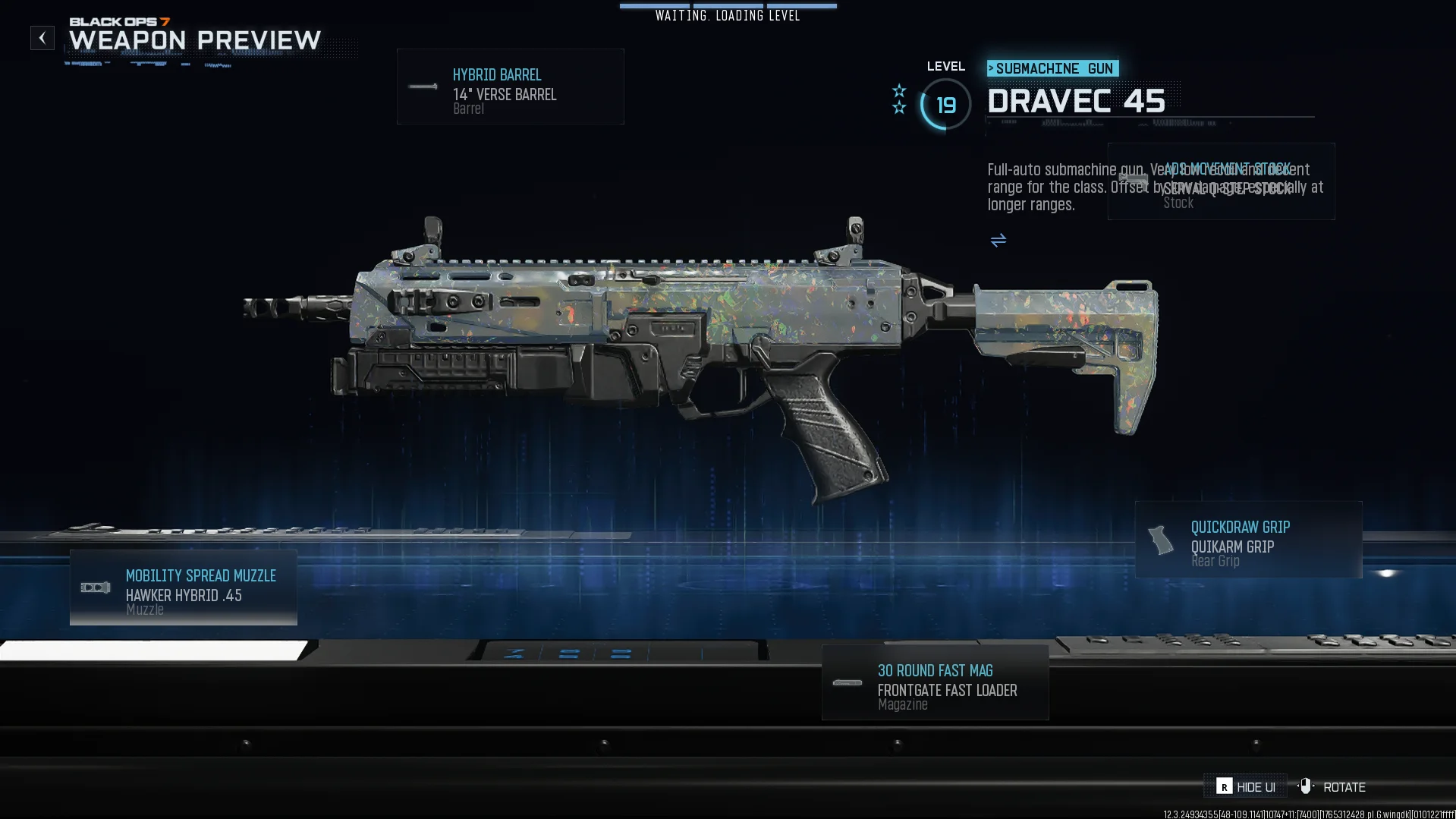Hide the UI overlay
1456x819 pixels.
coord(1246,787)
